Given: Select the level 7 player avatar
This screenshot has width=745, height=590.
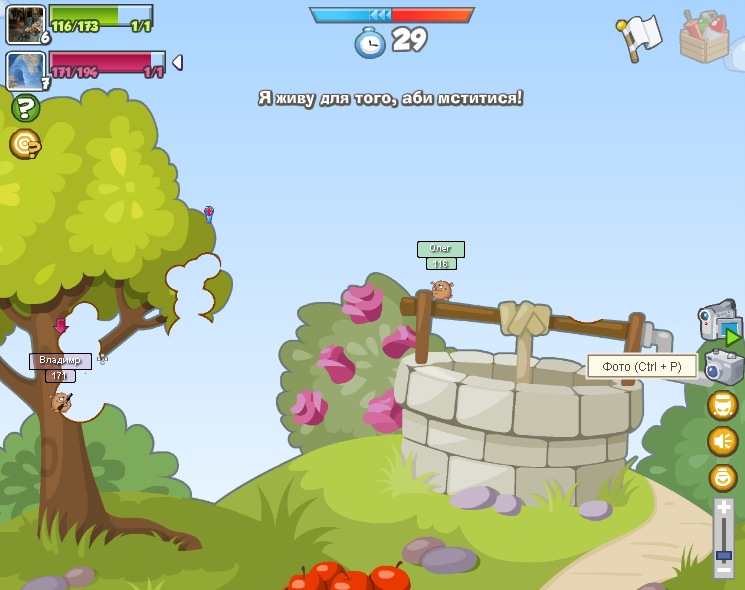Looking at the screenshot, I should (x=24, y=71).
